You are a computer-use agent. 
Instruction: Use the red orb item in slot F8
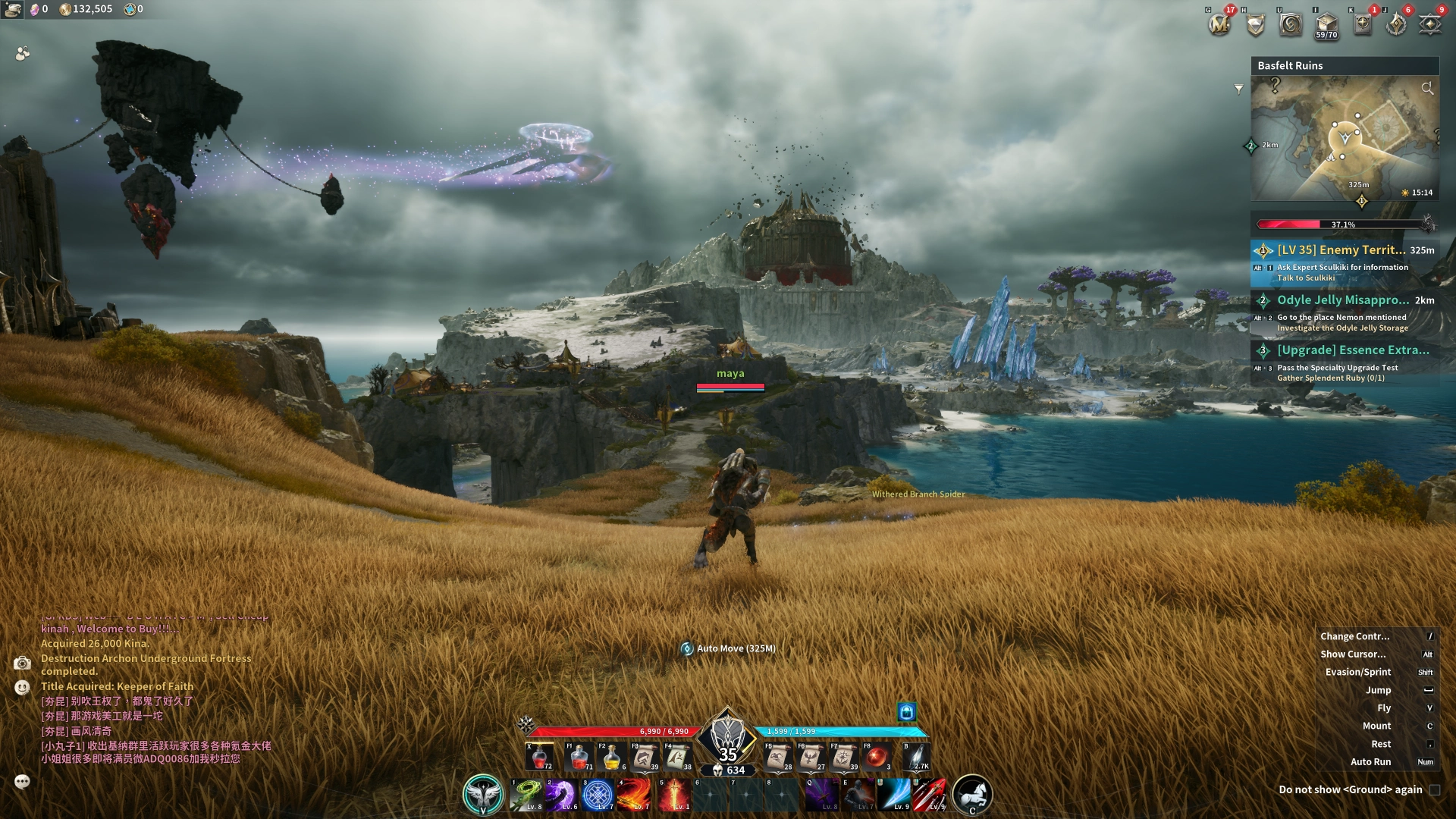point(877,757)
